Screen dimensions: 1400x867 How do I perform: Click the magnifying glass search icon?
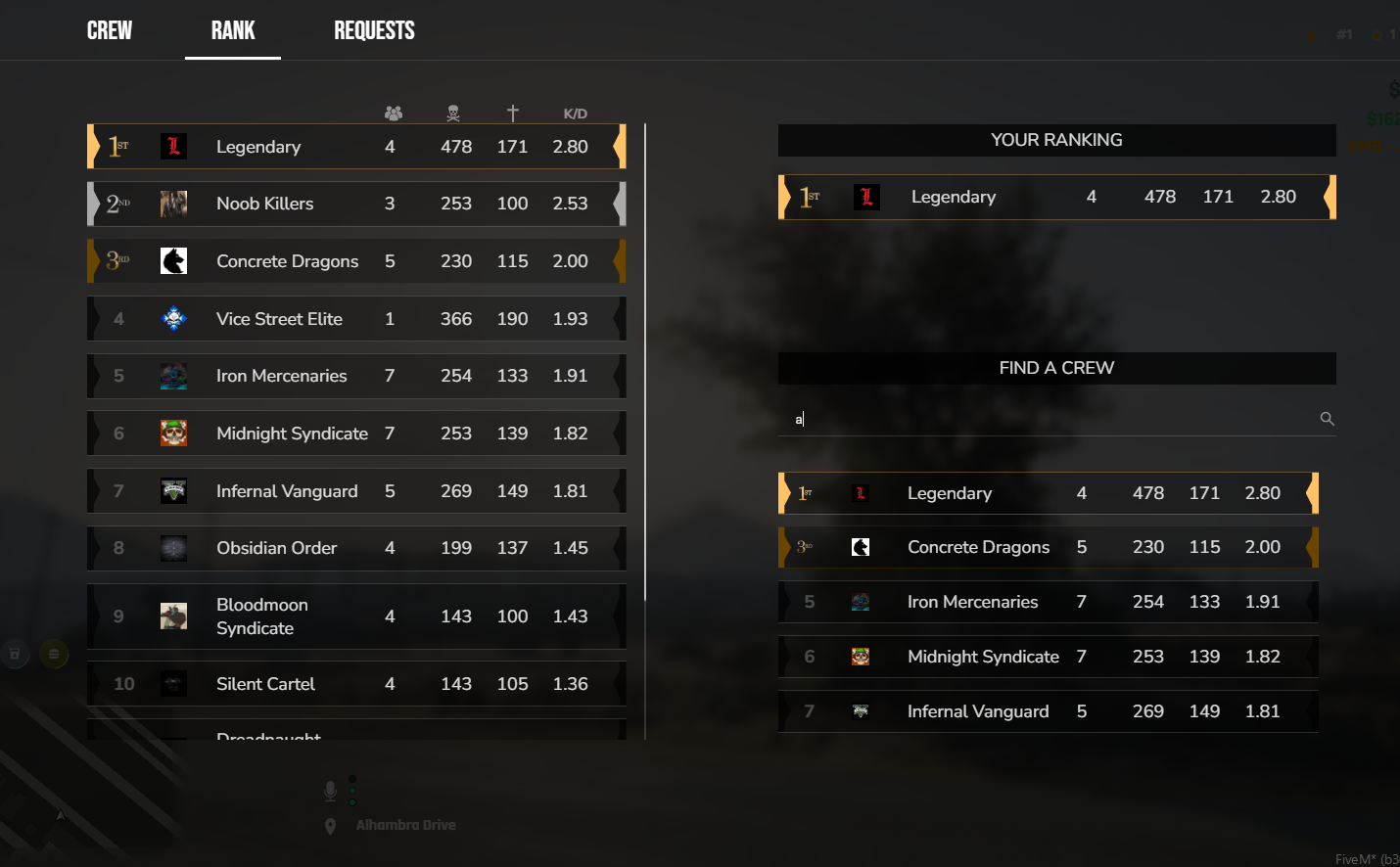click(1327, 418)
